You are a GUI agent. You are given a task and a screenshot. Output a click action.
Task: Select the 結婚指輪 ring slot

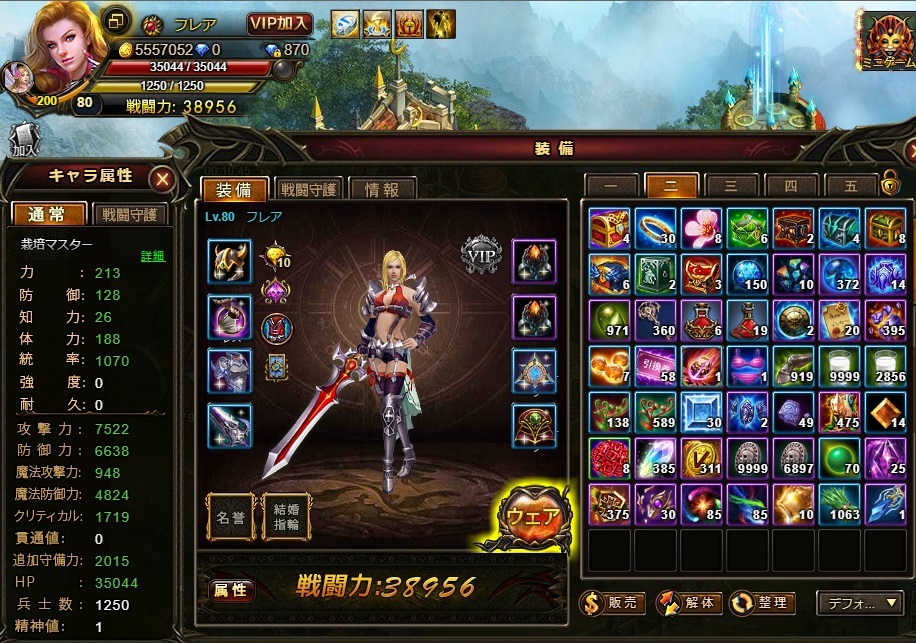[286, 518]
